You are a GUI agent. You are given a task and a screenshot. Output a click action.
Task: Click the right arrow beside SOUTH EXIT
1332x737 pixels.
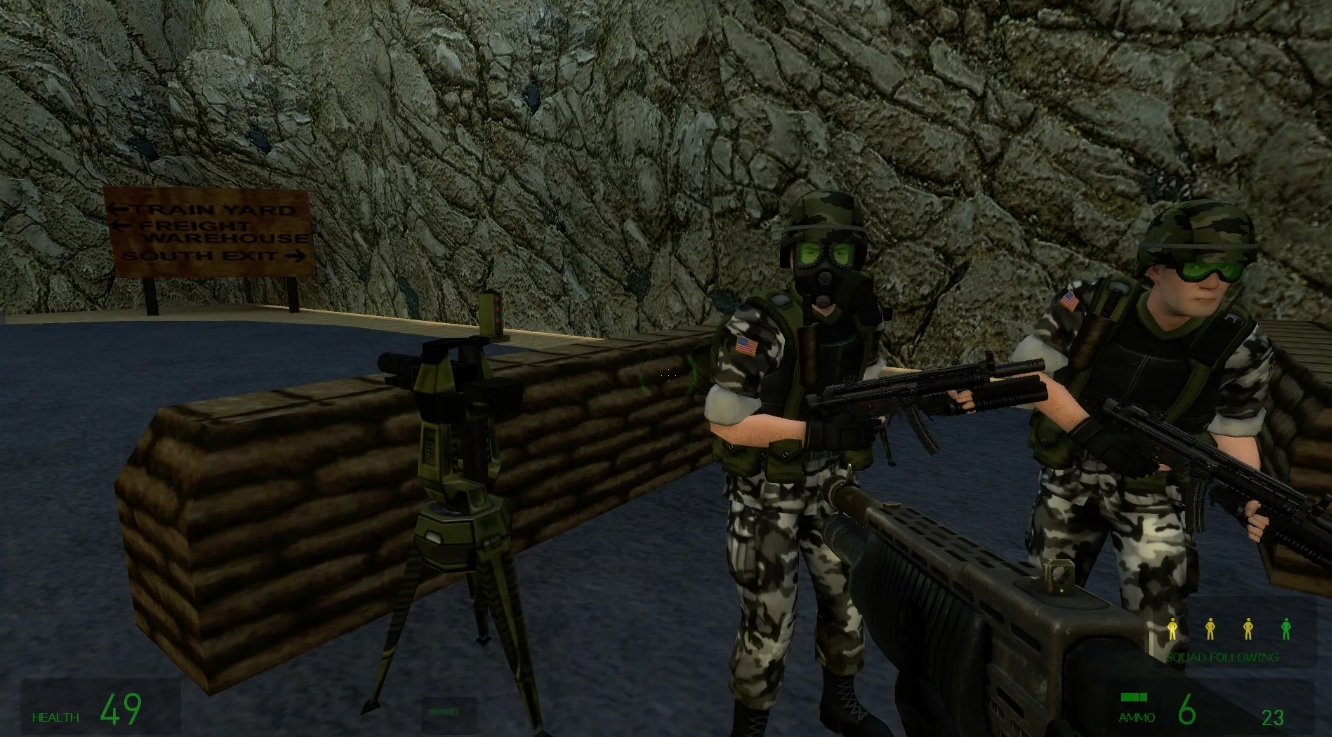pyautogui.click(x=296, y=256)
